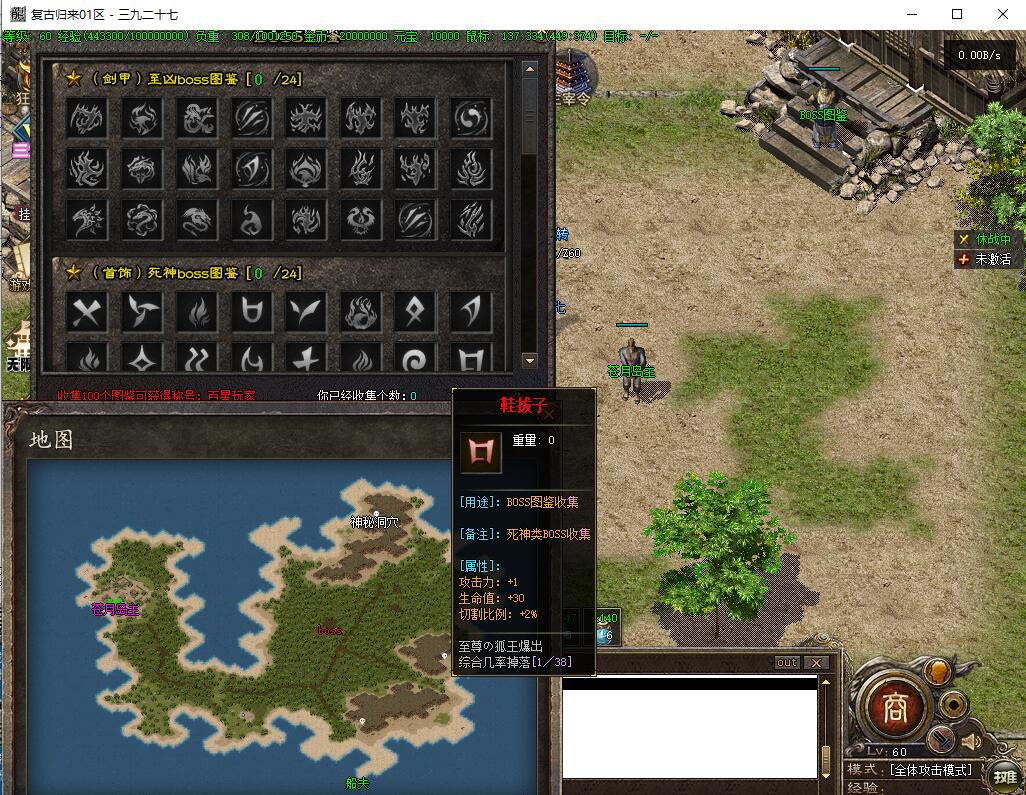Screen dimensions: 1026x795
Task: Open the 摊 stall button
Action: point(1004,776)
